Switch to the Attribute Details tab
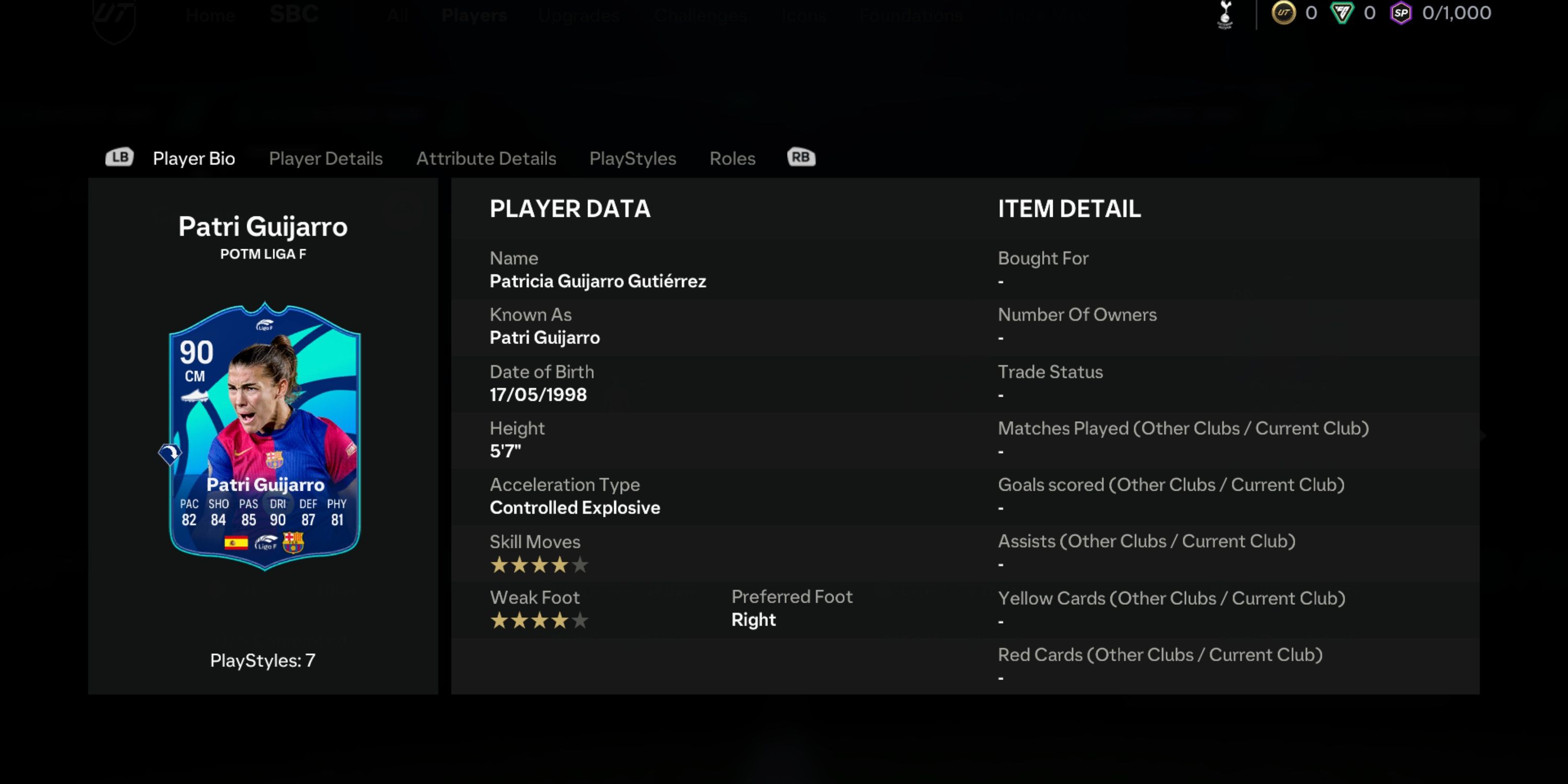The height and width of the screenshot is (784, 1568). click(486, 158)
